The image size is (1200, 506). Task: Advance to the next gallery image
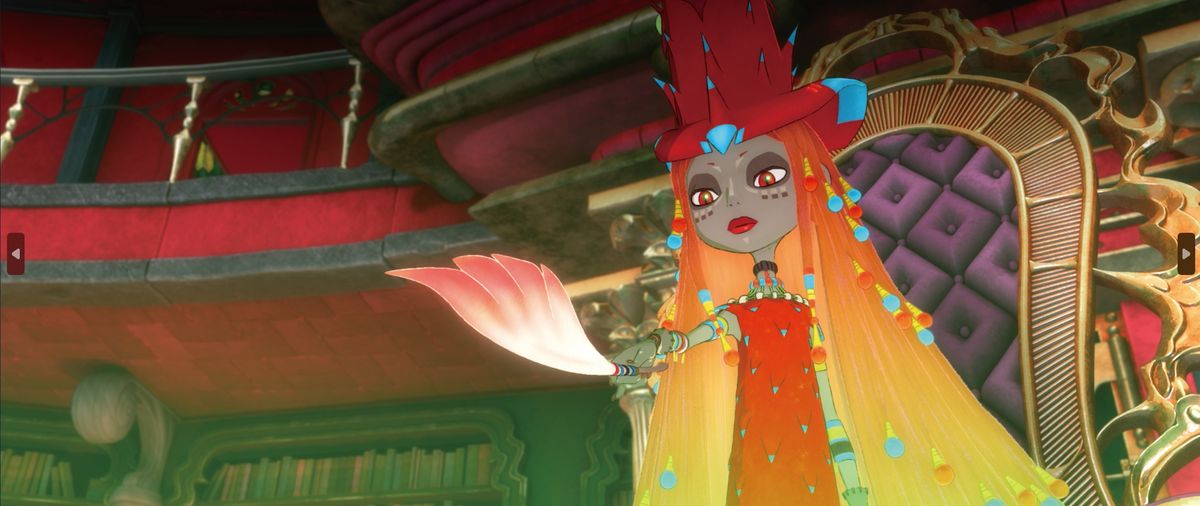(1186, 253)
